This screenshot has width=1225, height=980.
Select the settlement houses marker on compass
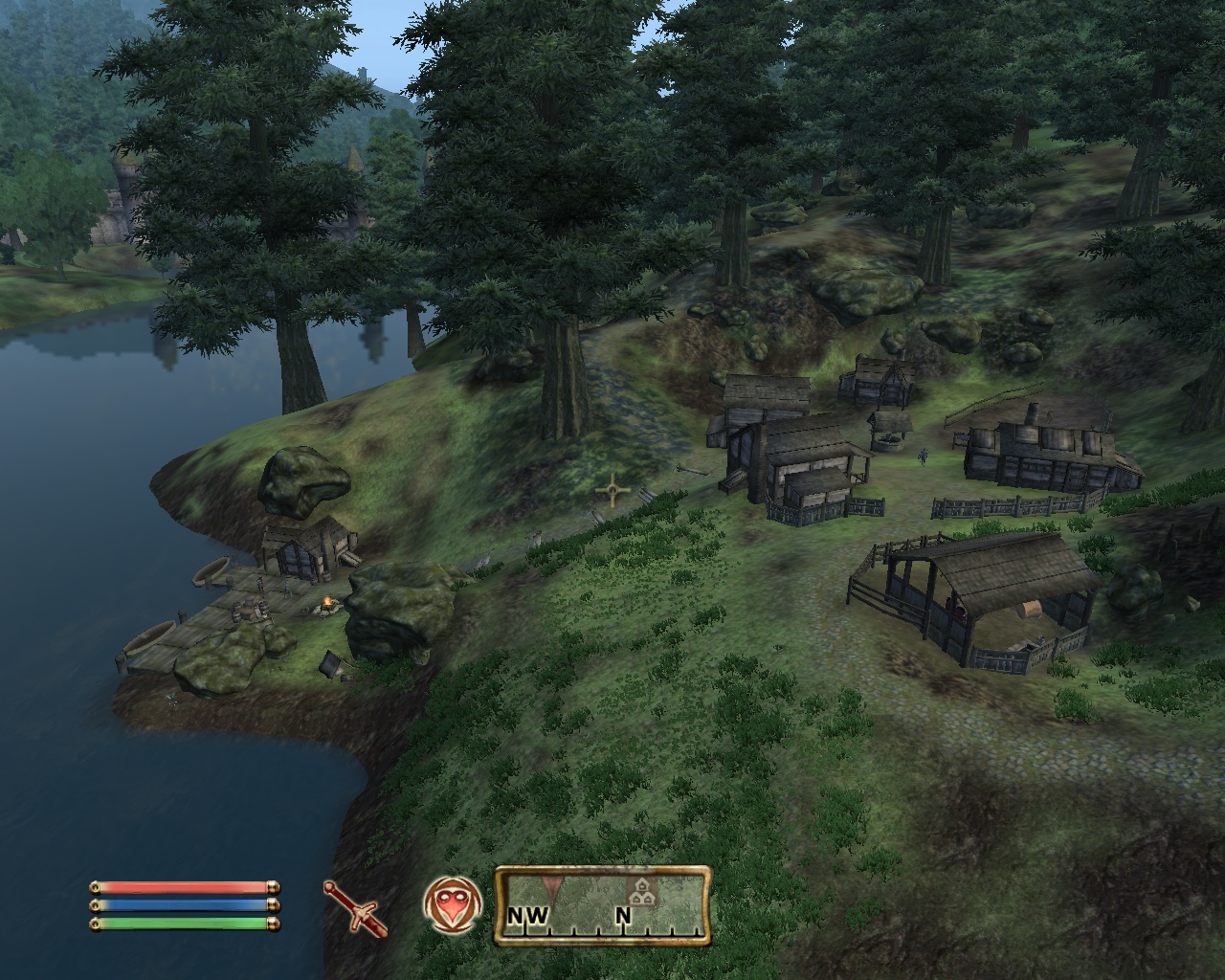click(642, 892)
